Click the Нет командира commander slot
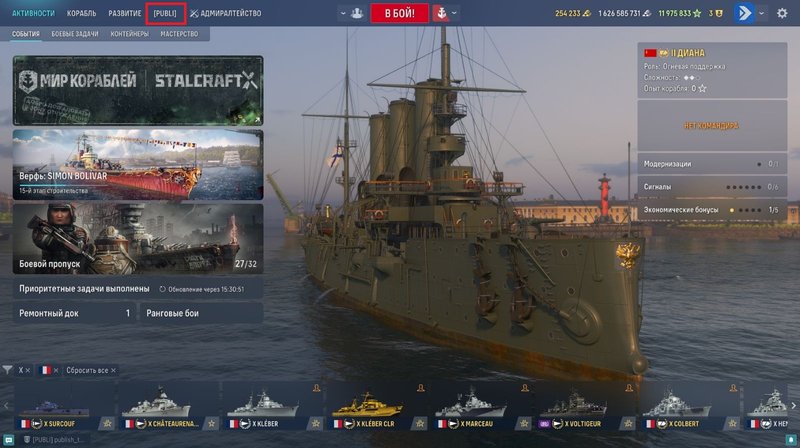 [x=711, y=126]
